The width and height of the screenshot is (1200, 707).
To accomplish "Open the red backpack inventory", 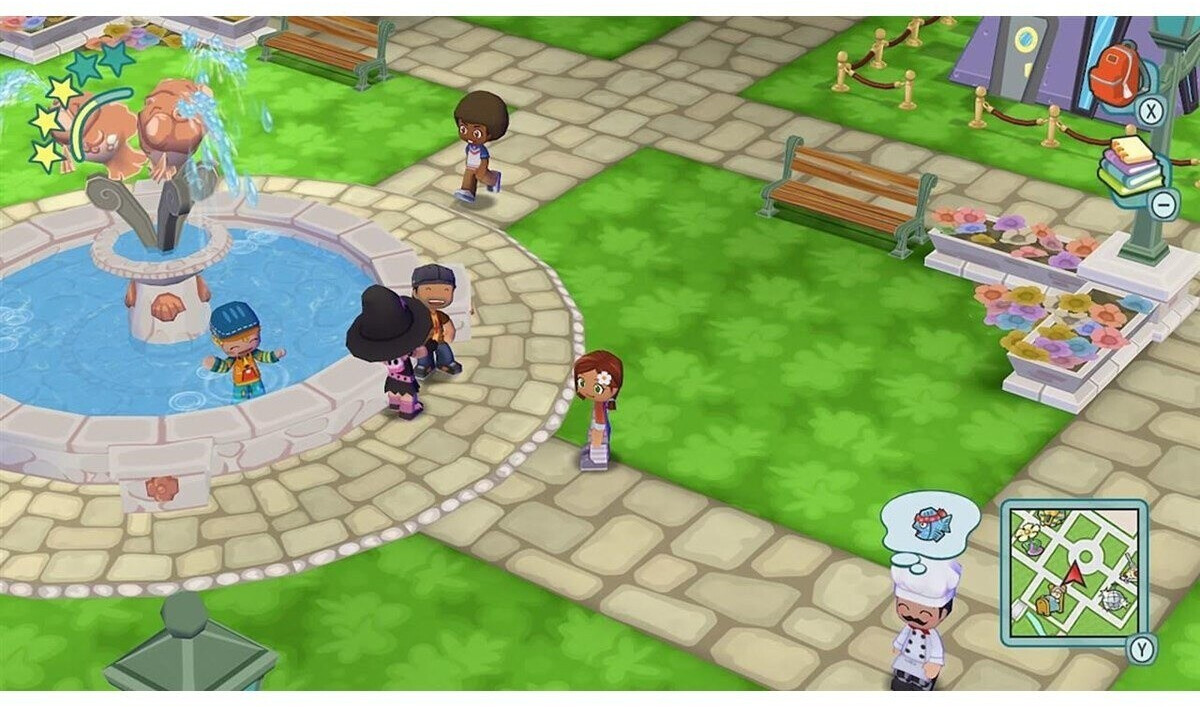I will pos(1117,72).
